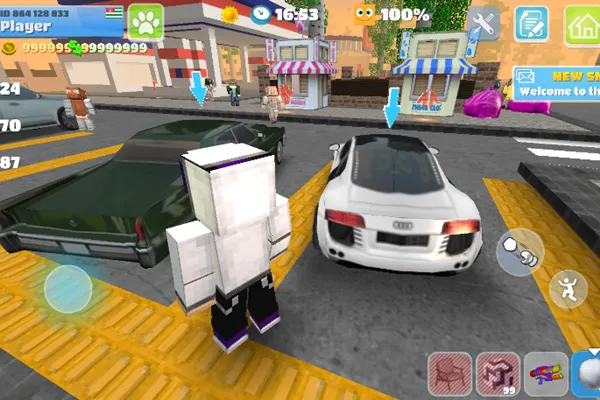600x400 pixels.
Task: Tap the green home button
Action: (x=581, y=23)
